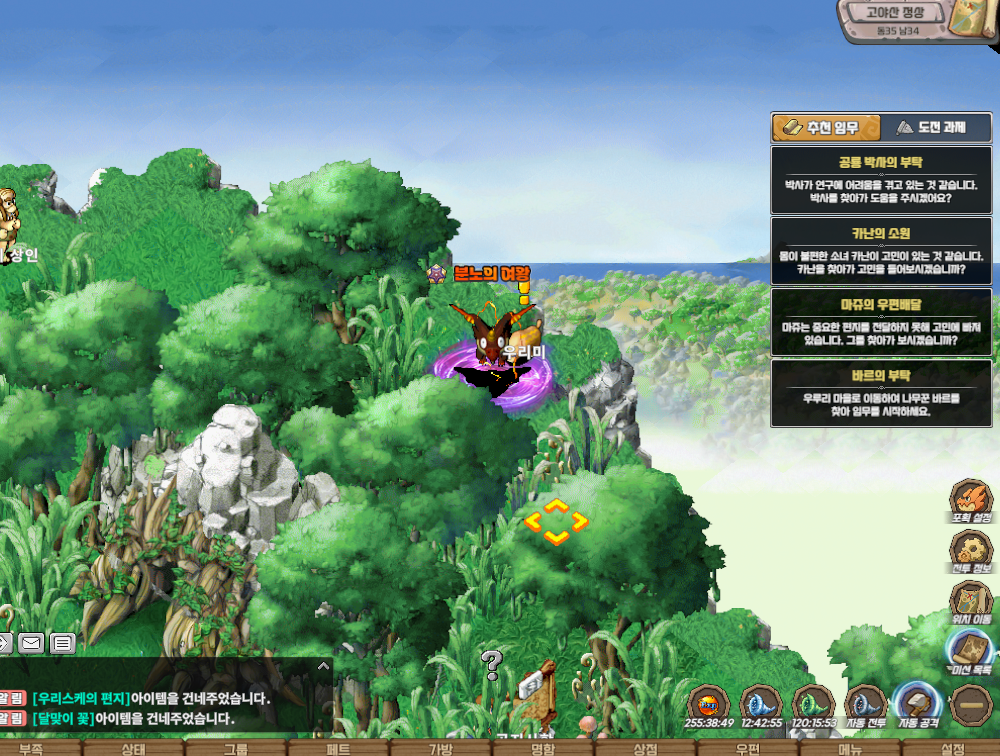The height and width of the screenshot is (756, 1000).
Task: Open the 가방 bag inventory
Action: coord(441,748)
